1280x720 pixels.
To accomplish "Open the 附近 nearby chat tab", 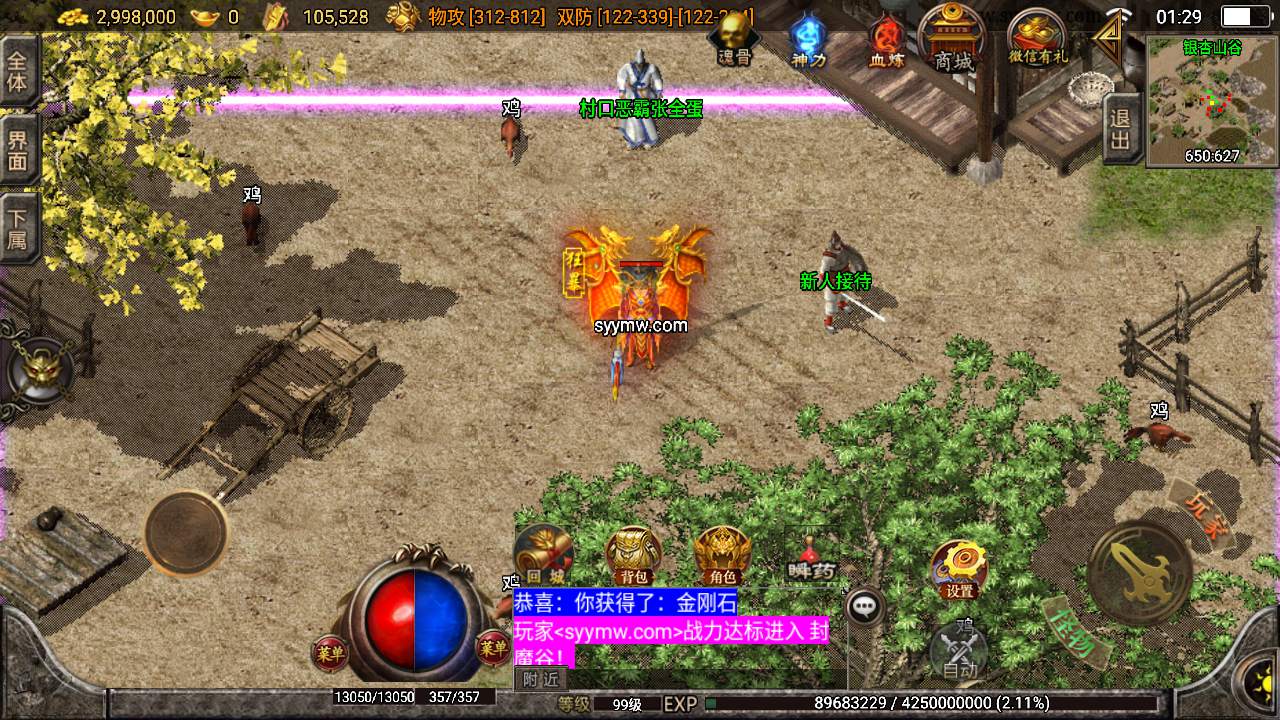I will point(541,679).
